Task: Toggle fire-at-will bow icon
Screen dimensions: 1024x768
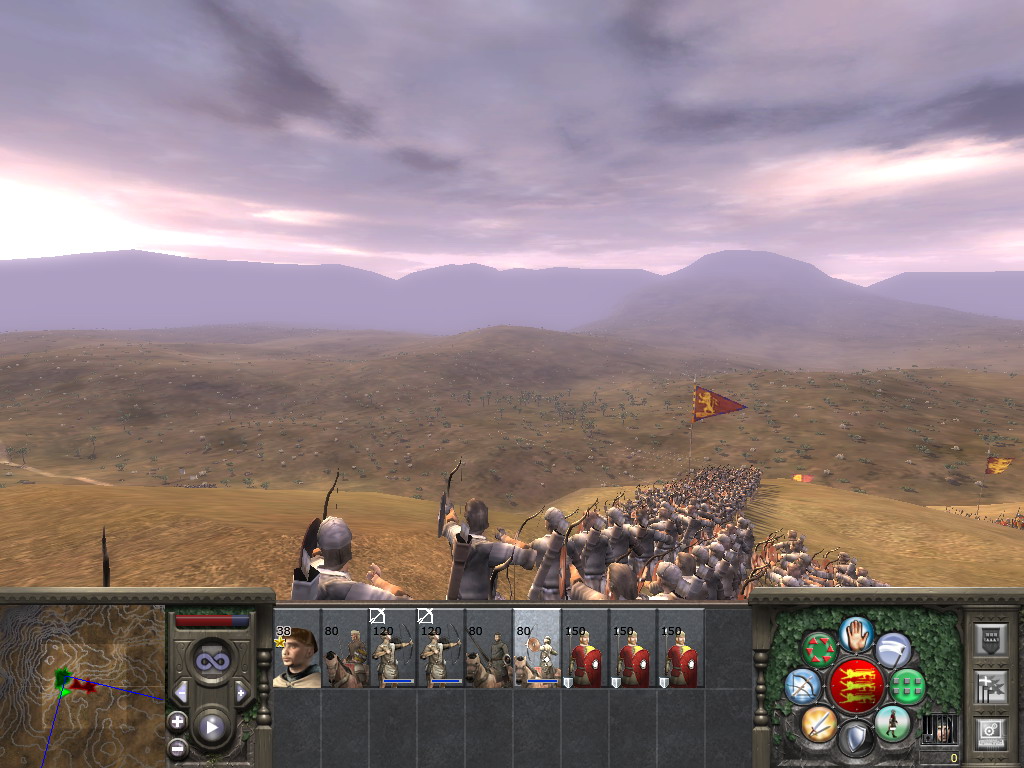Action: click(802, 686)
